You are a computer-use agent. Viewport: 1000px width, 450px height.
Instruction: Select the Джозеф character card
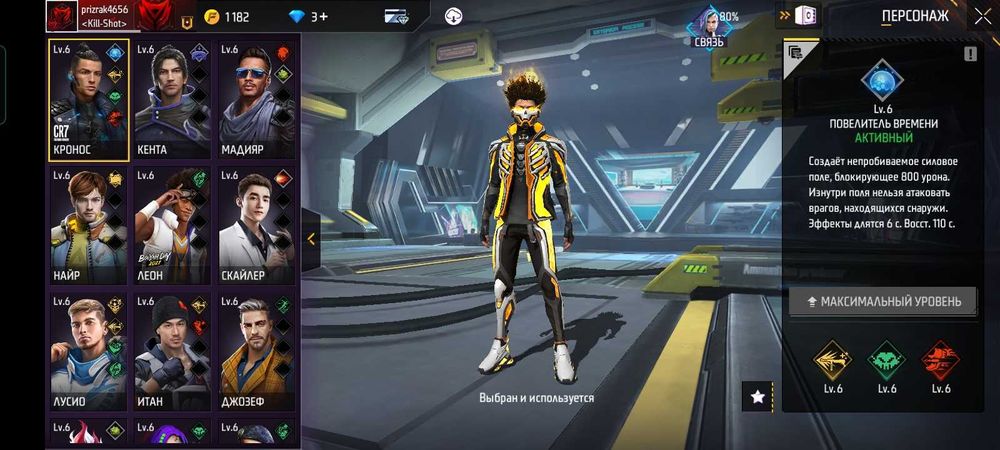[x=257, y=352]
